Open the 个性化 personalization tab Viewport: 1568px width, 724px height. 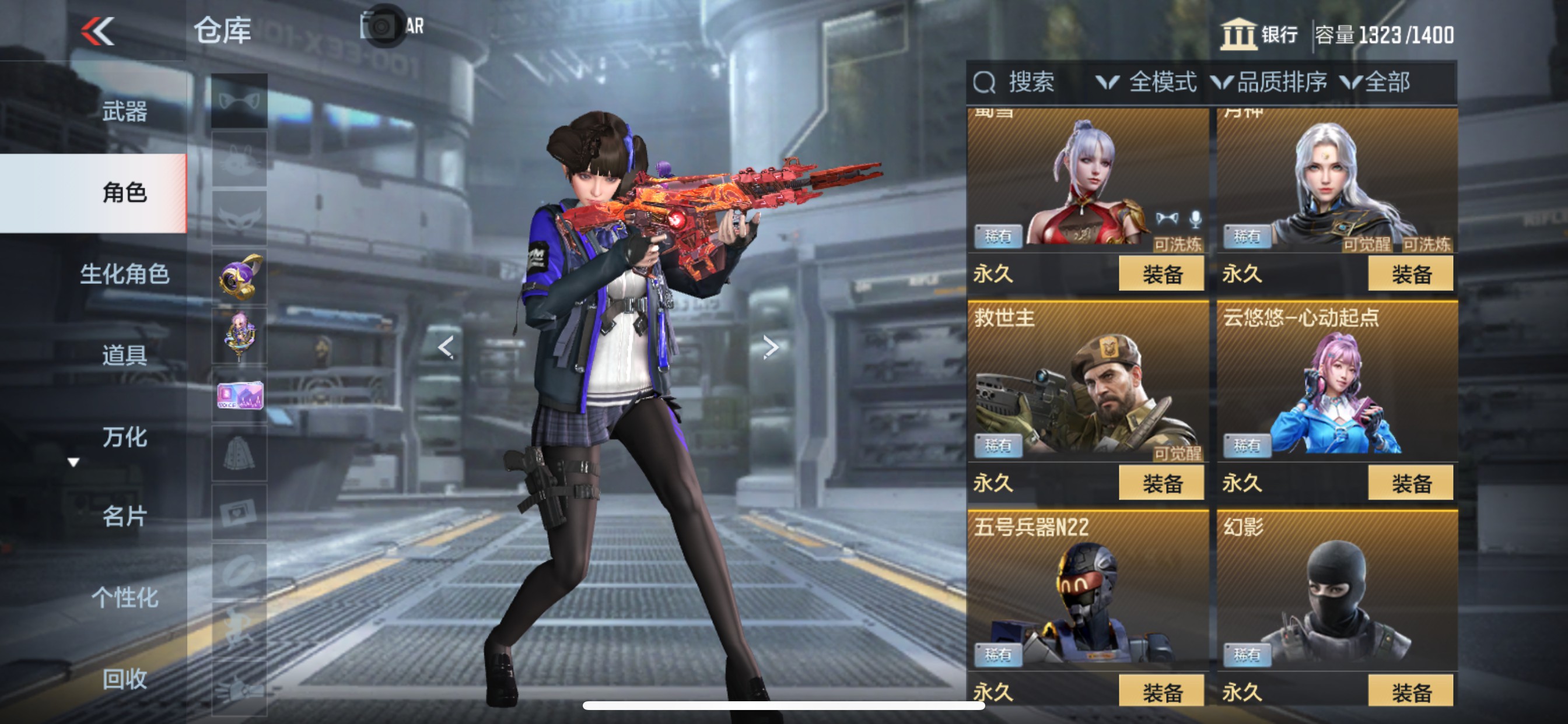coord(124,598)
